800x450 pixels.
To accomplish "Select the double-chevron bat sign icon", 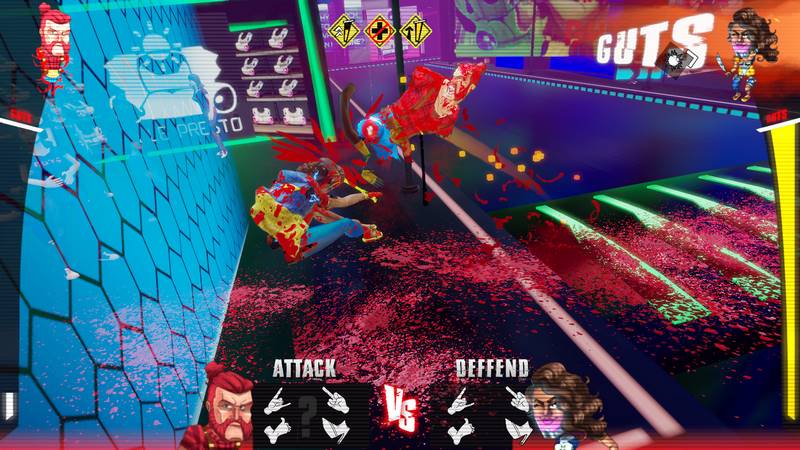I will coord(346,30).
